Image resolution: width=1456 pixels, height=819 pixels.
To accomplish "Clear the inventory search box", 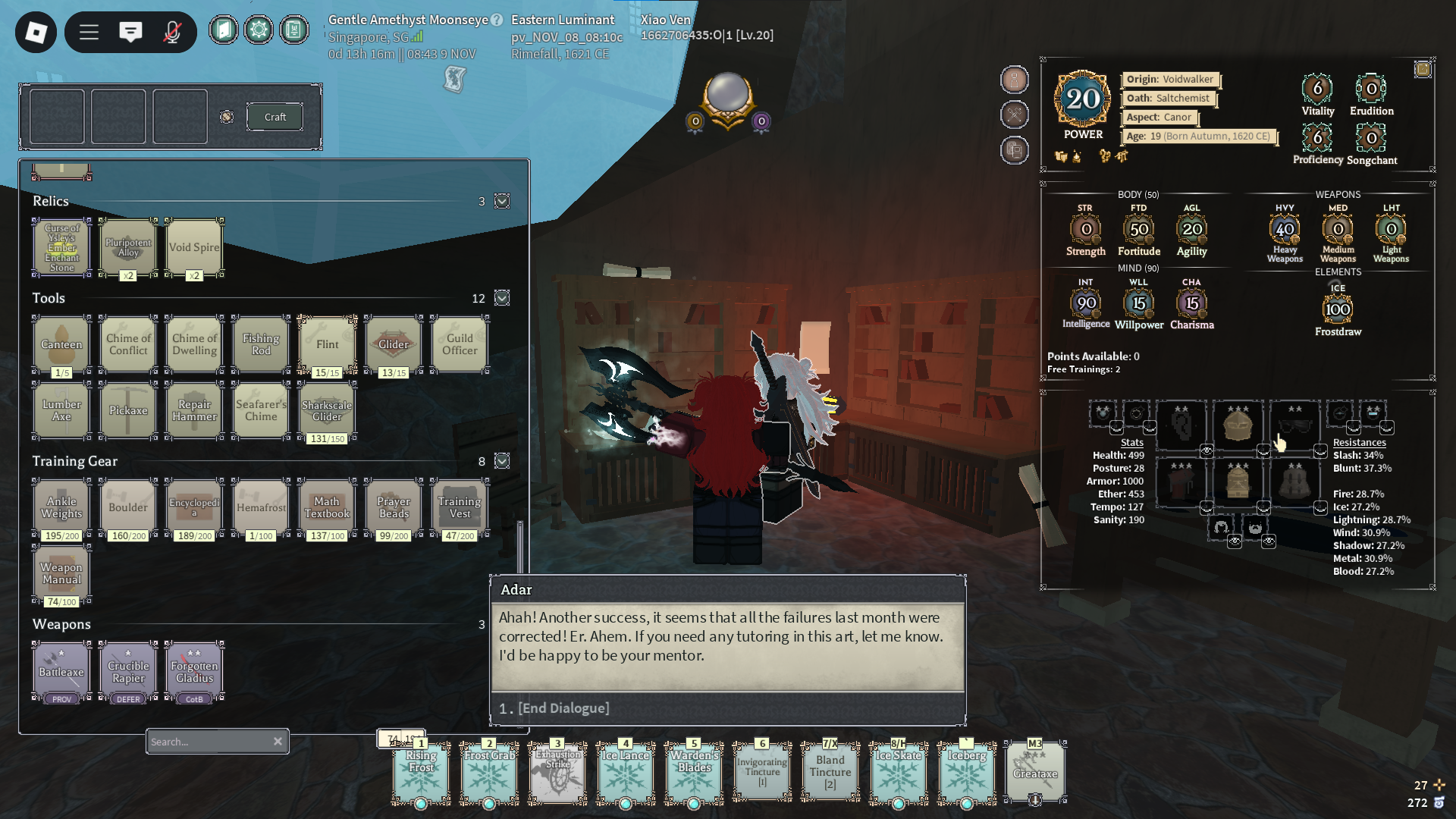I will coord(278,742).
